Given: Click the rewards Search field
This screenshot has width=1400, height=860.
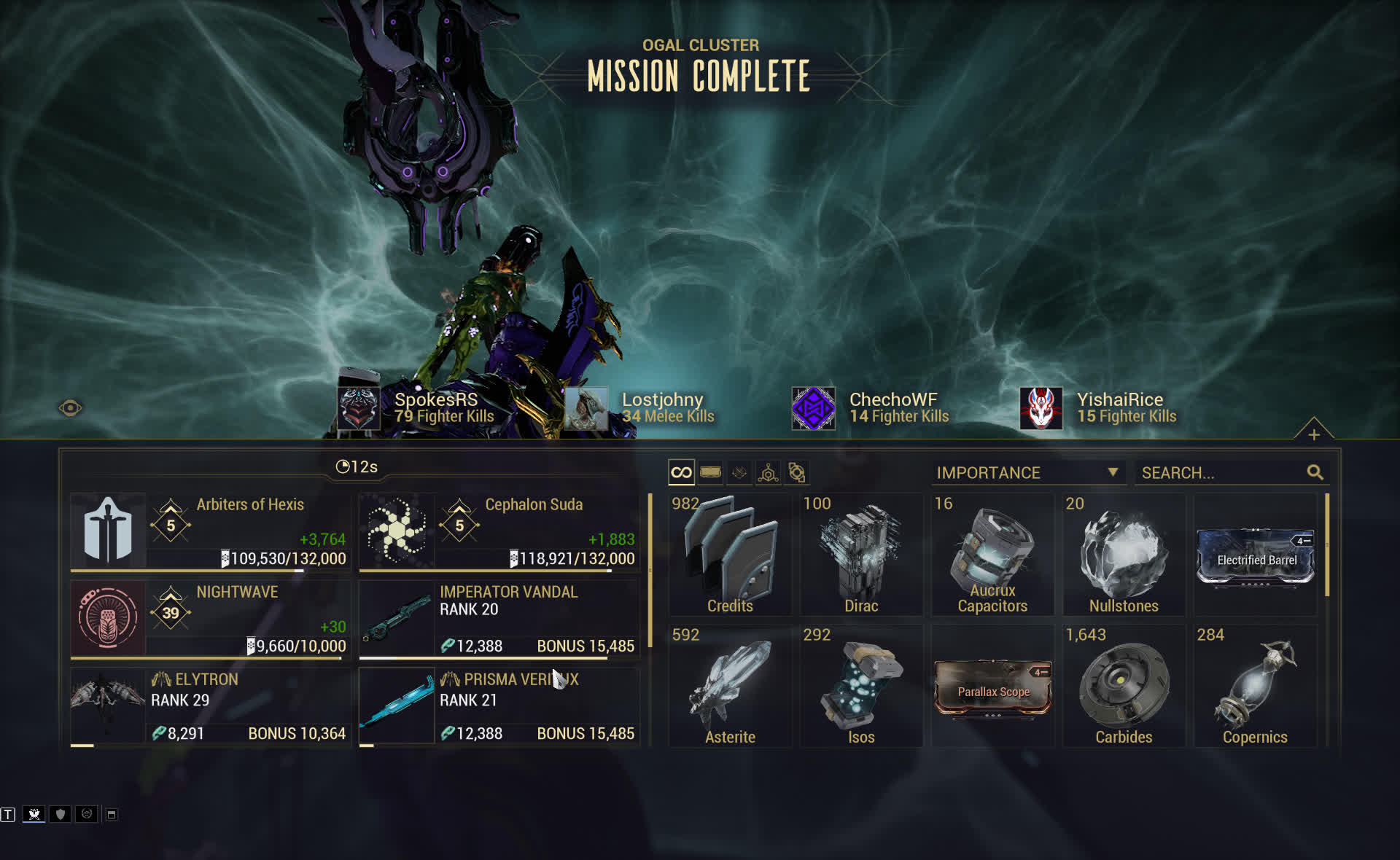Looking at the screenshot, I should coord(1222,473).
